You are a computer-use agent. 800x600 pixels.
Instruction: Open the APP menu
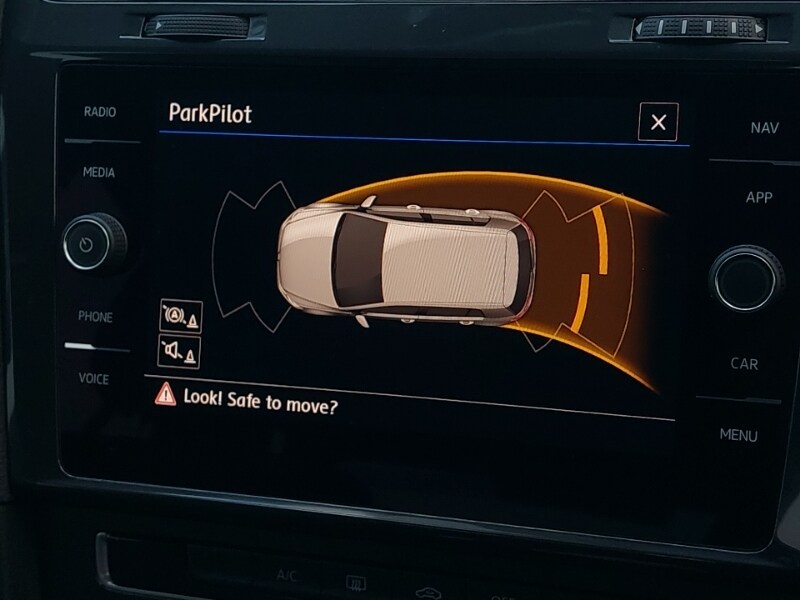pos(759,198)
